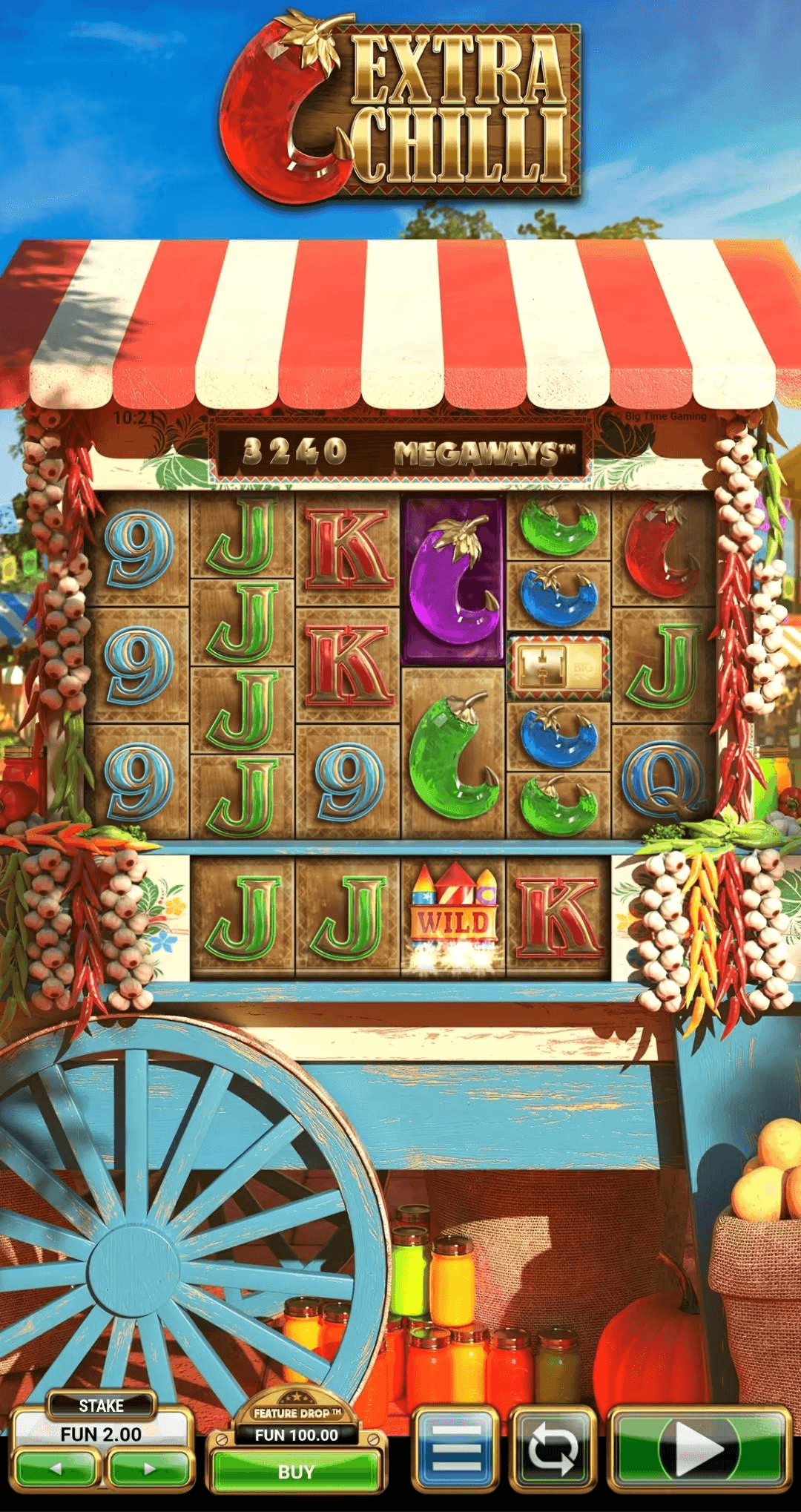This screenshot has width=801, height=1512.
Task: Activate the autoplay loop-arrows button
Action: tap(553, 1447)
